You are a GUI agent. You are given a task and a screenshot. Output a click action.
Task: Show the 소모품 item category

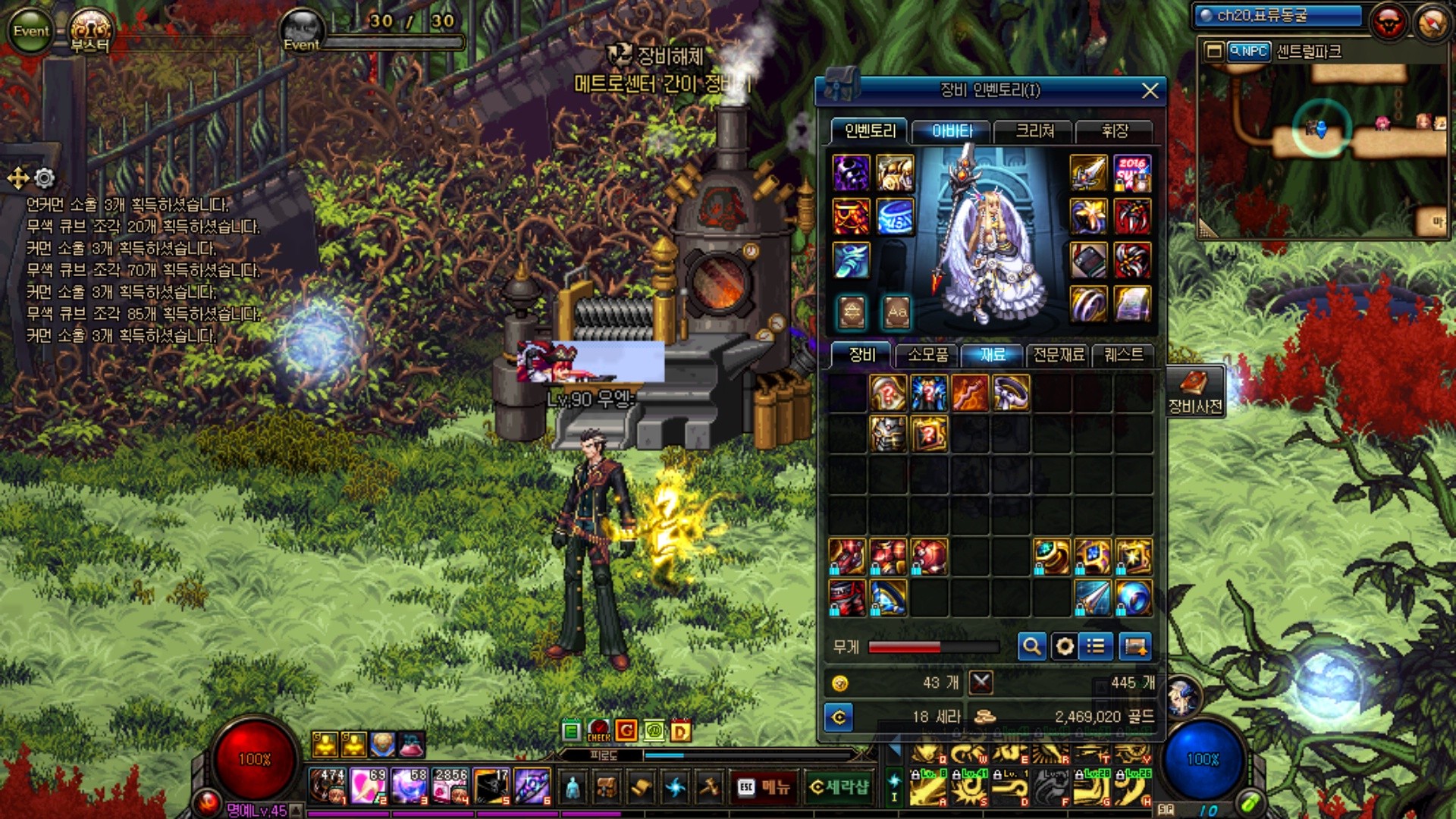pyautogui.click(x=927, y=355)
